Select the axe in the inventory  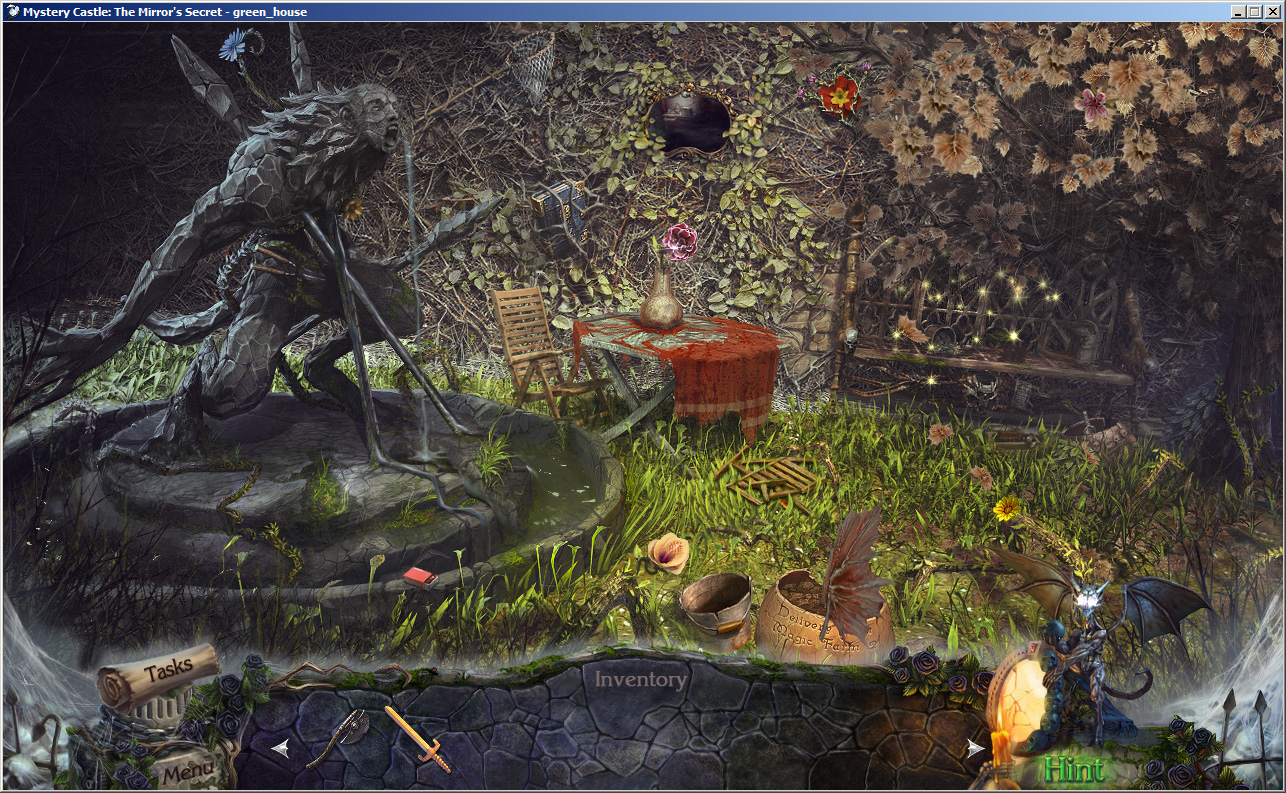[355, 725]
